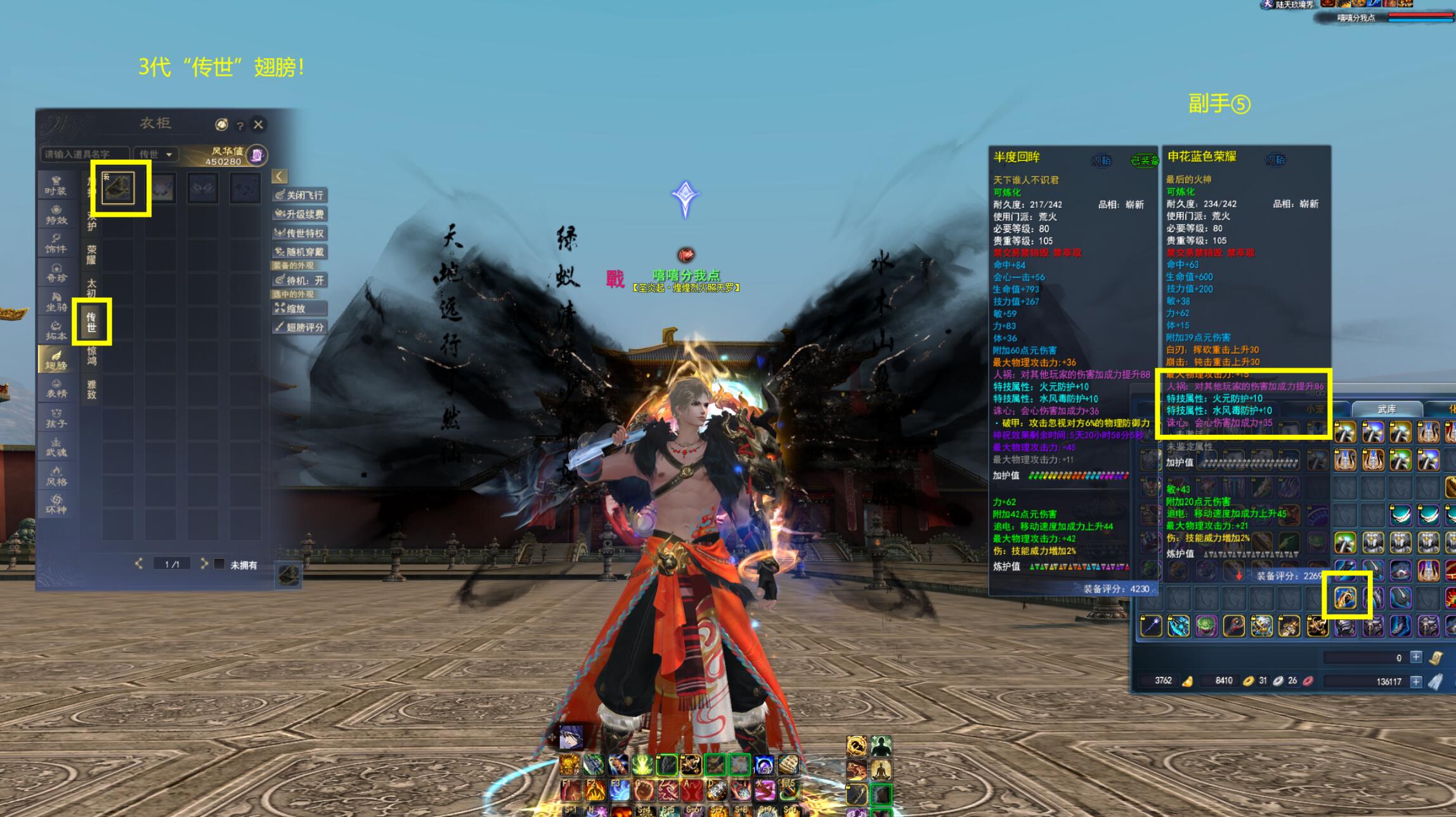Select the 时装 wardrobe category
The image size is (1456, 817).
pyautogui.click(x=56, y=186)
